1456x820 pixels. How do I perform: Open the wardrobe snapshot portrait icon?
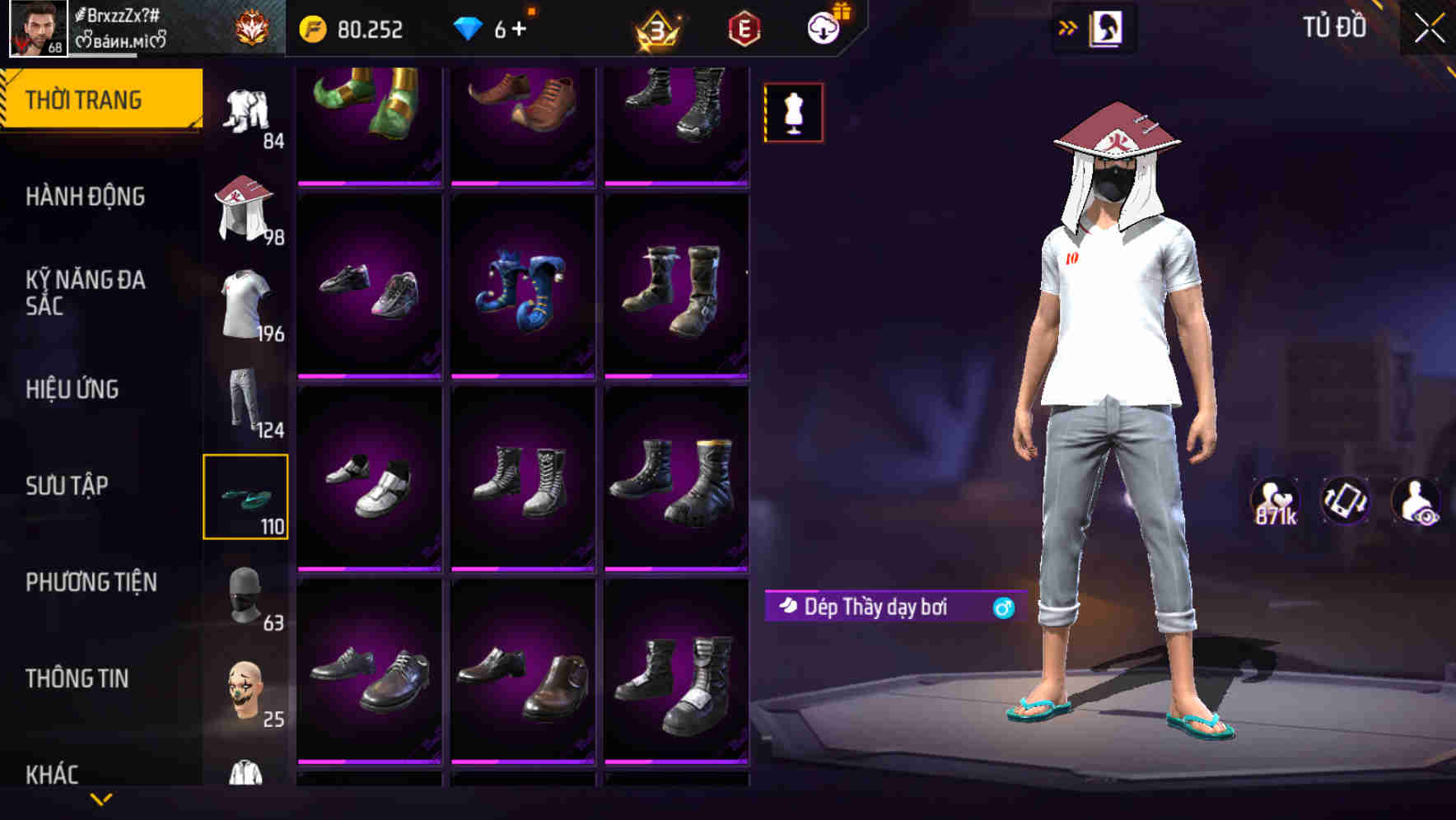[1108, 27]
